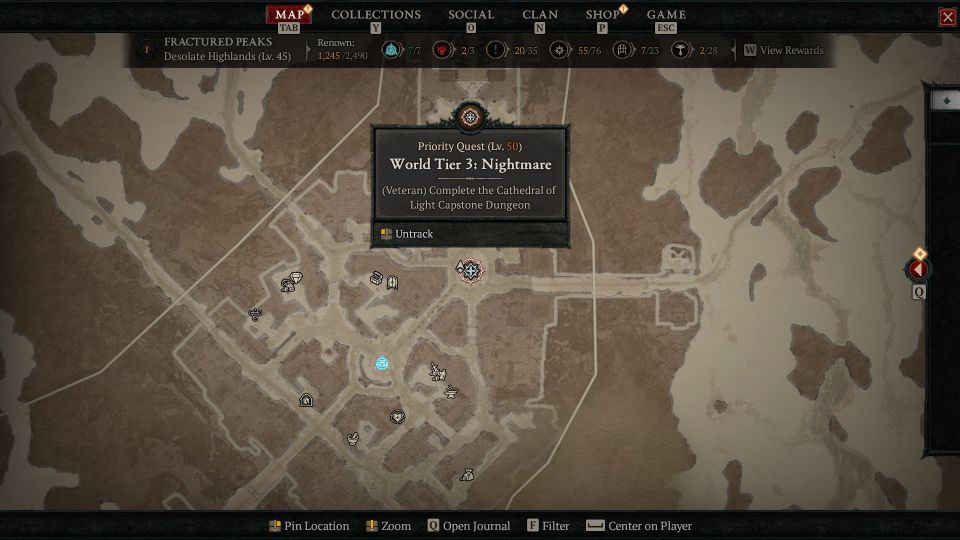Select the Map tab

coord(288,14)
